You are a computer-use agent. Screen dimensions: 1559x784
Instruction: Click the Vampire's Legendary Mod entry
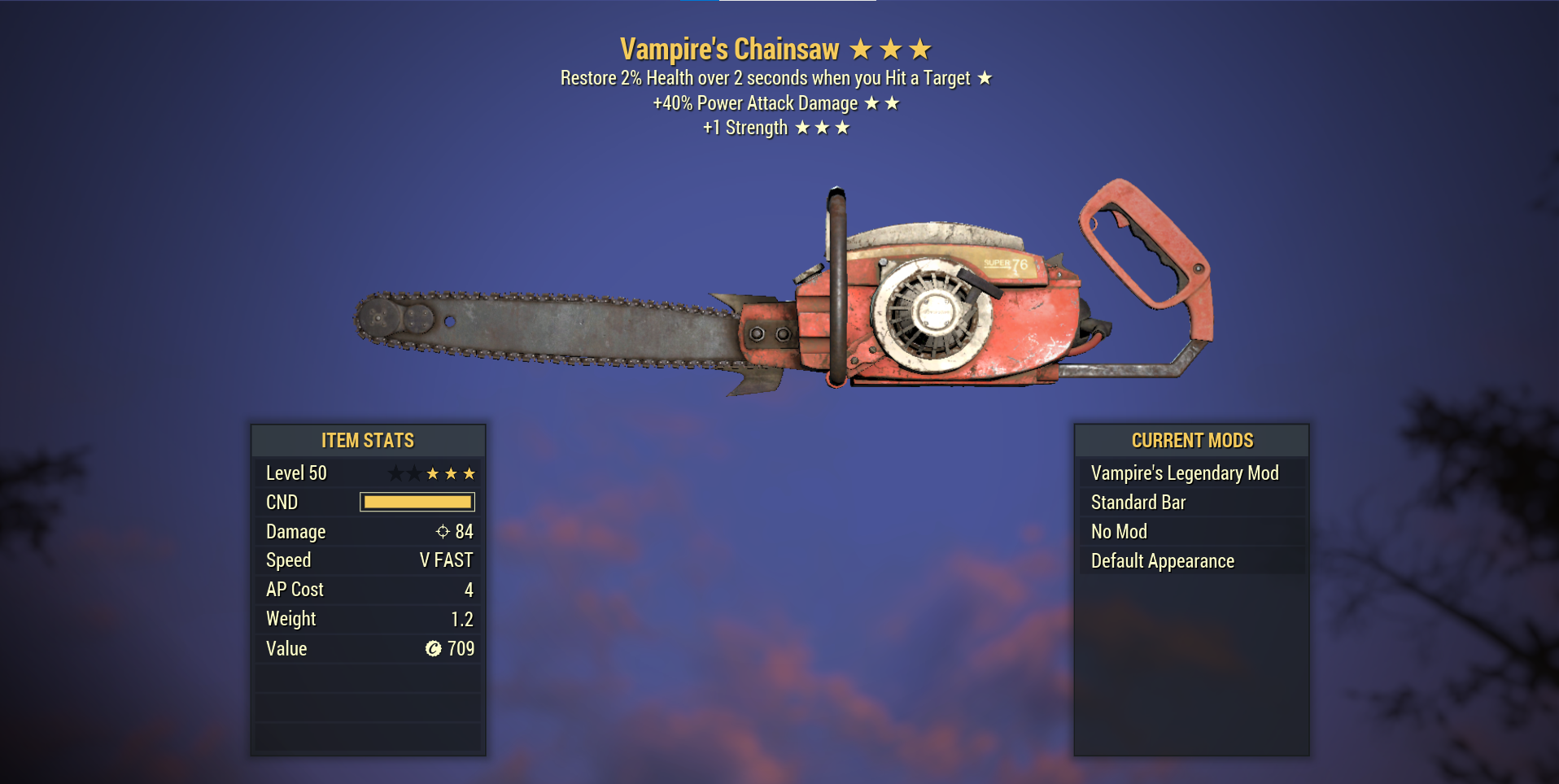click(1185, 473)
